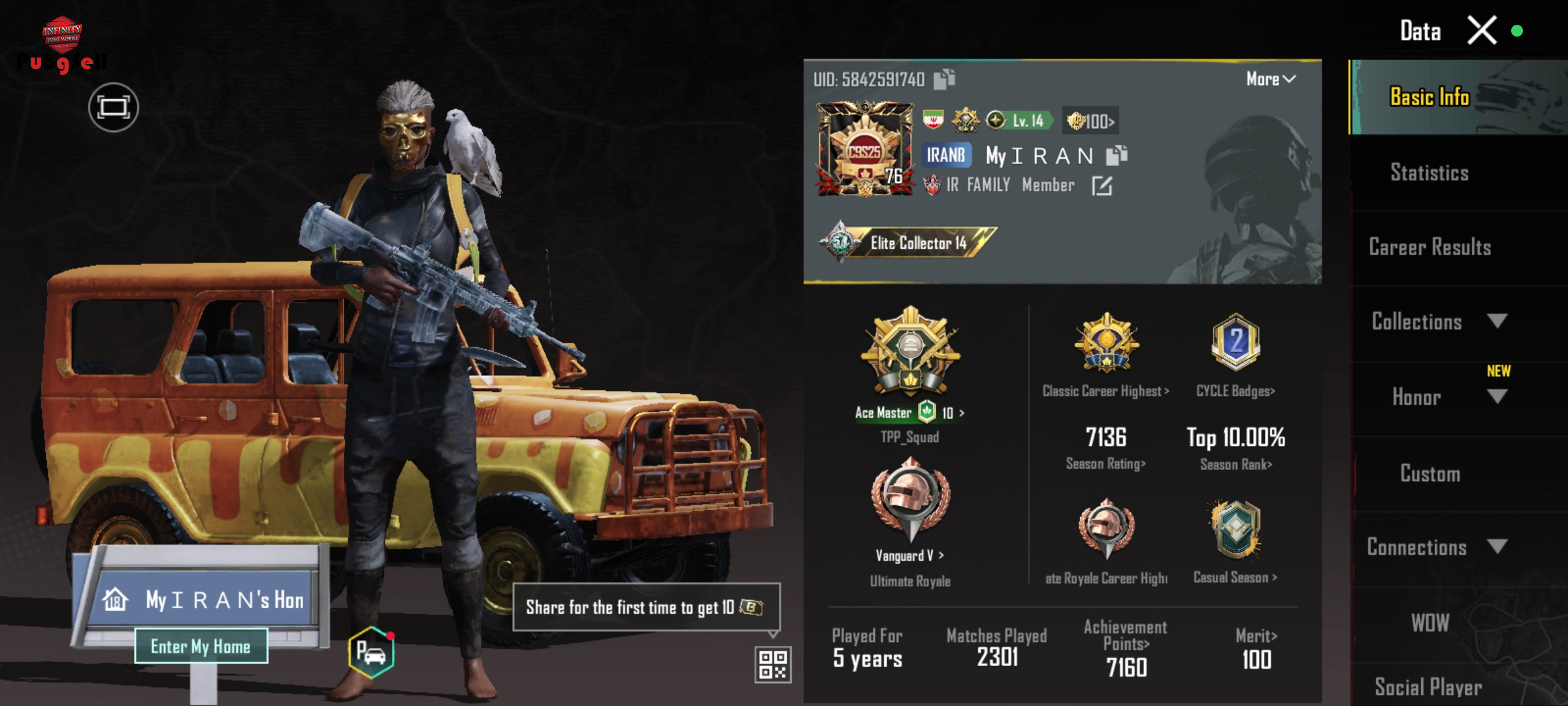View Ace Master tier details
This screenshot has width=1568, height=706.
pos(909,412)
